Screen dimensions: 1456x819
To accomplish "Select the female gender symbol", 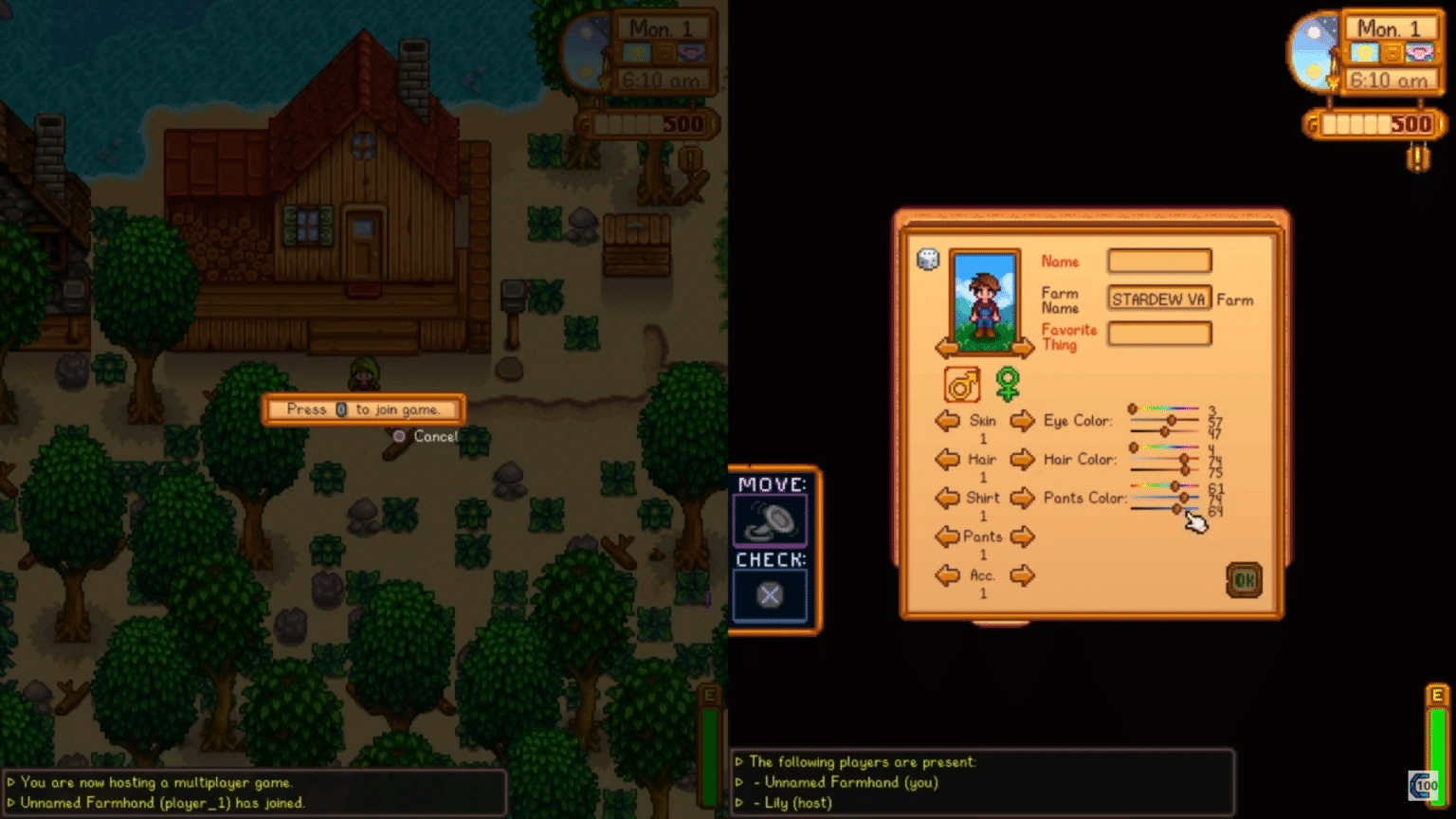I will pyautogui.click(x=1008, y=382).
